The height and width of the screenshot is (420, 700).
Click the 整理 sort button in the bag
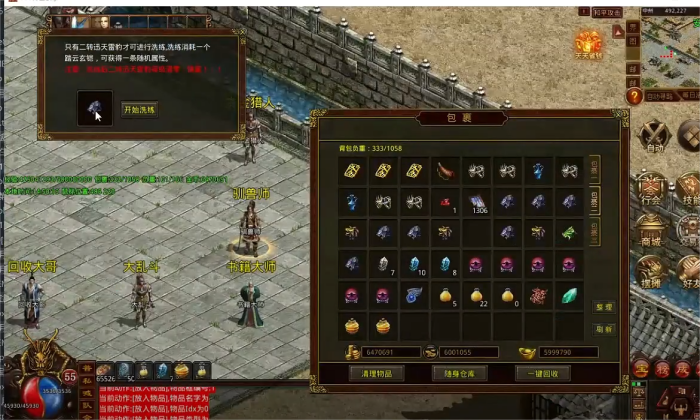point(603,308)
